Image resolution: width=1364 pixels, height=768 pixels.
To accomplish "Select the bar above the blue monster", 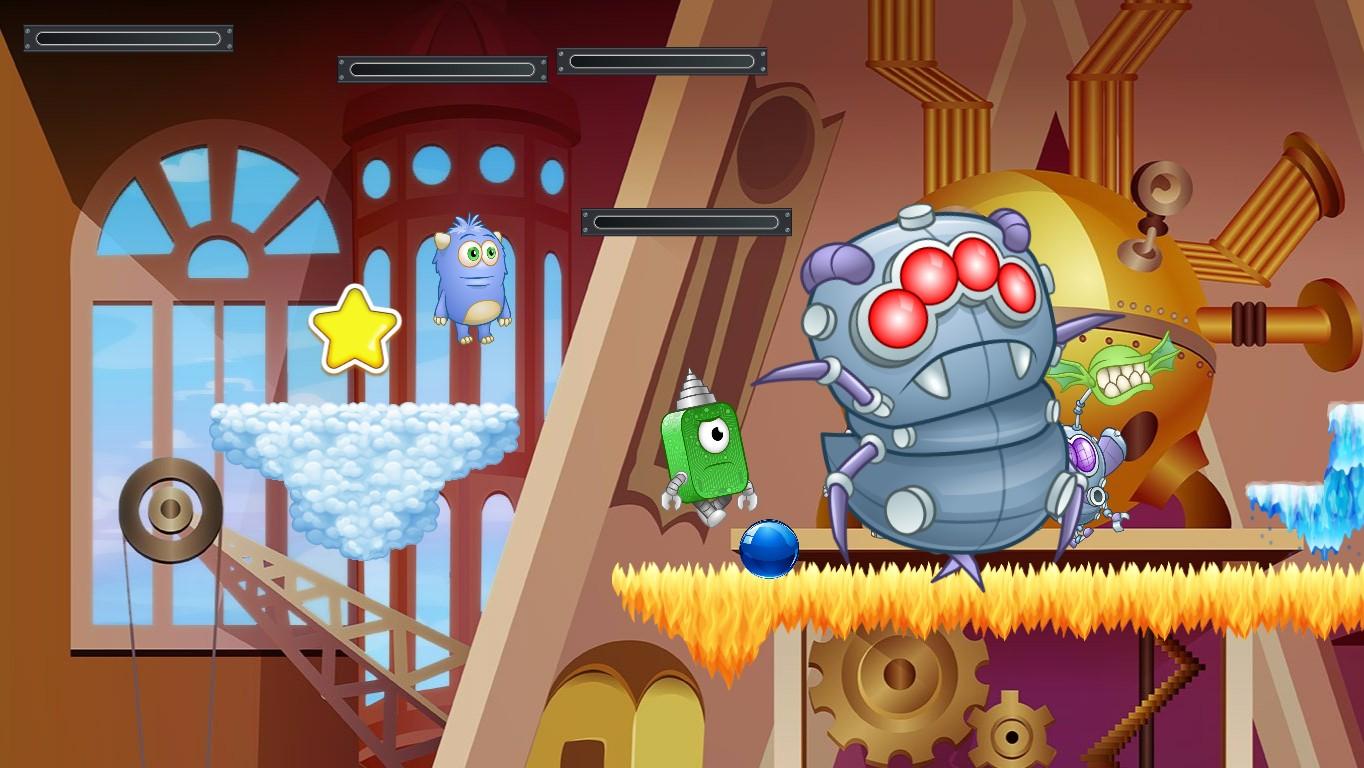I will [x=441, y=71].
